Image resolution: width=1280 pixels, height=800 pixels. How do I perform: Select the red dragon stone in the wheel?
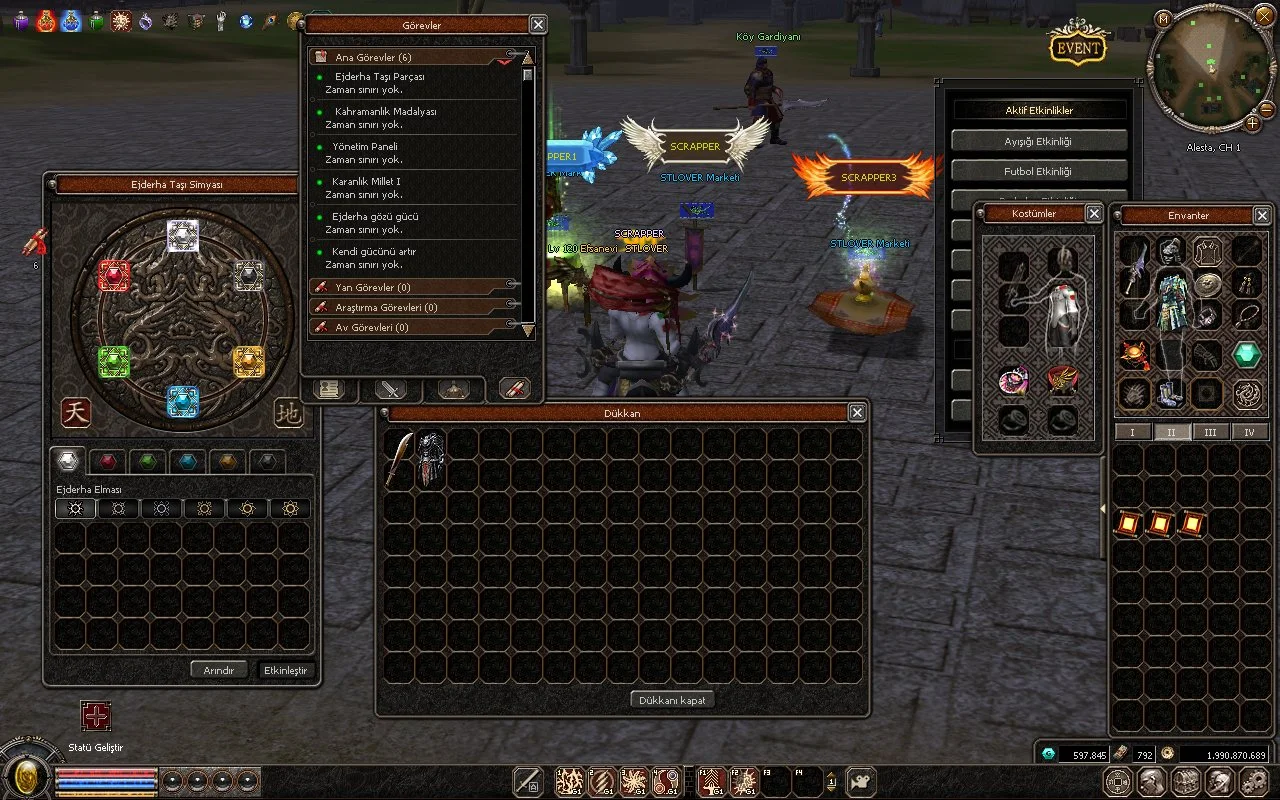click(x=114, y=276)
